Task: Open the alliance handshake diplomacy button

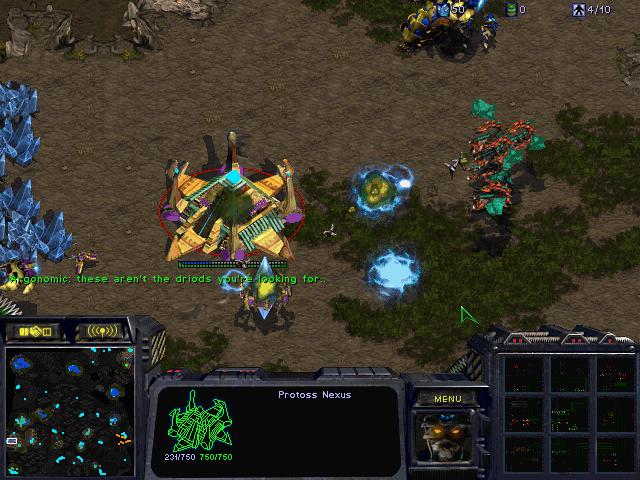Action: click(33, 331)
